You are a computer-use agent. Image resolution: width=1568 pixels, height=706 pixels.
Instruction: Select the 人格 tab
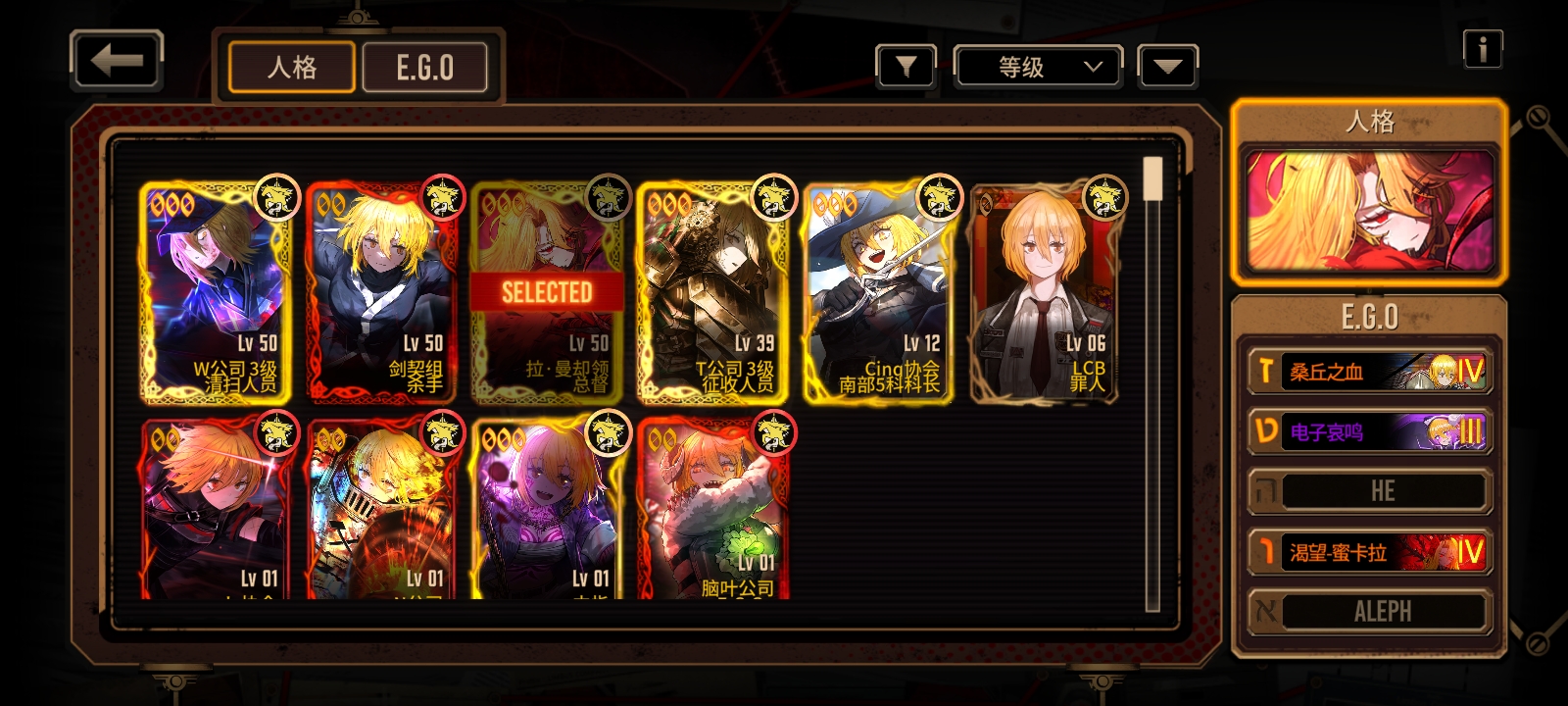click(292, 68)
